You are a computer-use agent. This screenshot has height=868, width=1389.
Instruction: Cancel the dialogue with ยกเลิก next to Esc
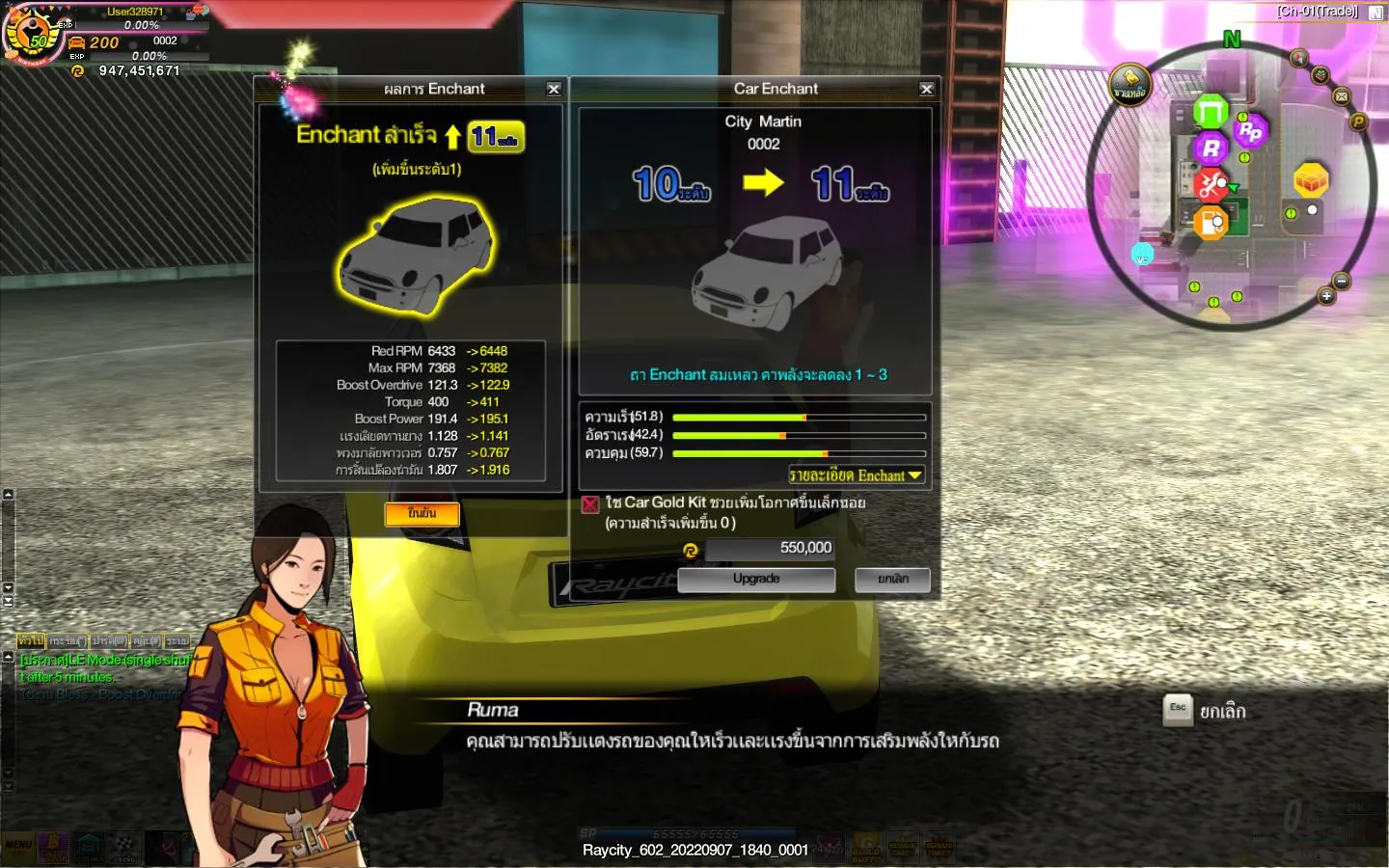pos(1222,712)
